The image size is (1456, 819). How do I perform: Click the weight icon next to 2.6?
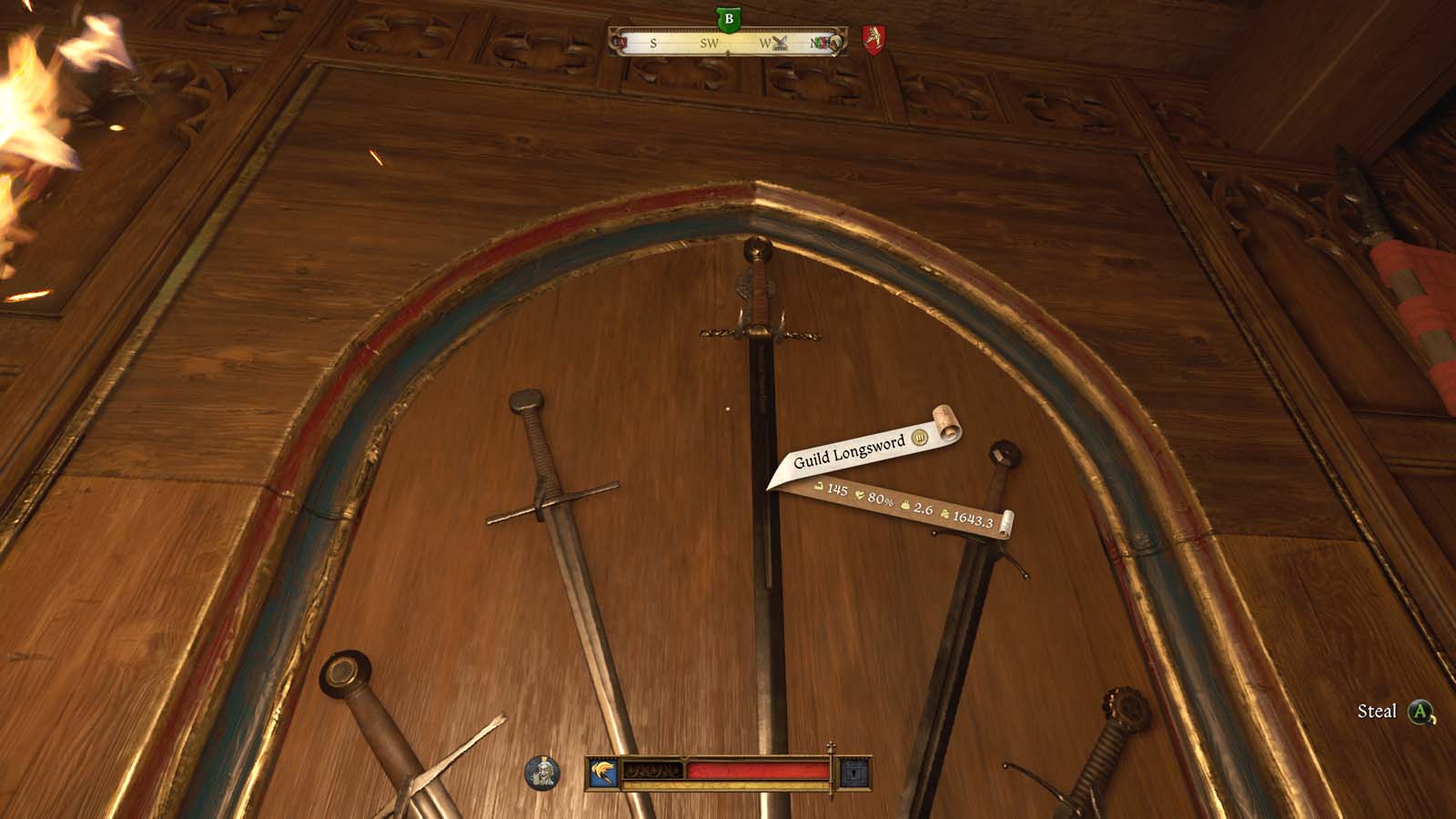(905, 505)
